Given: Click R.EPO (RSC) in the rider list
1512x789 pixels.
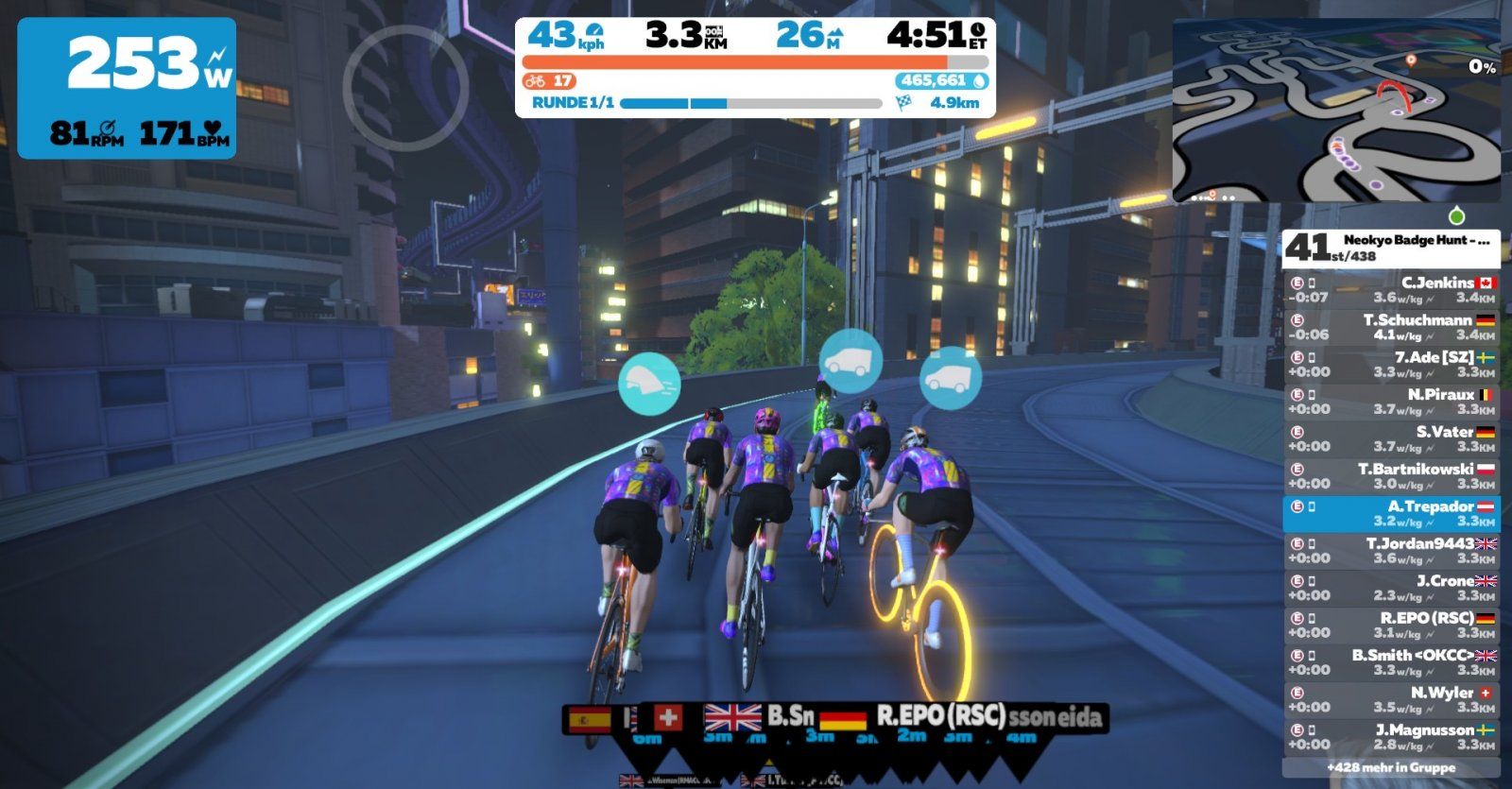Looking at the screenshot, I should pos(1390,626).
